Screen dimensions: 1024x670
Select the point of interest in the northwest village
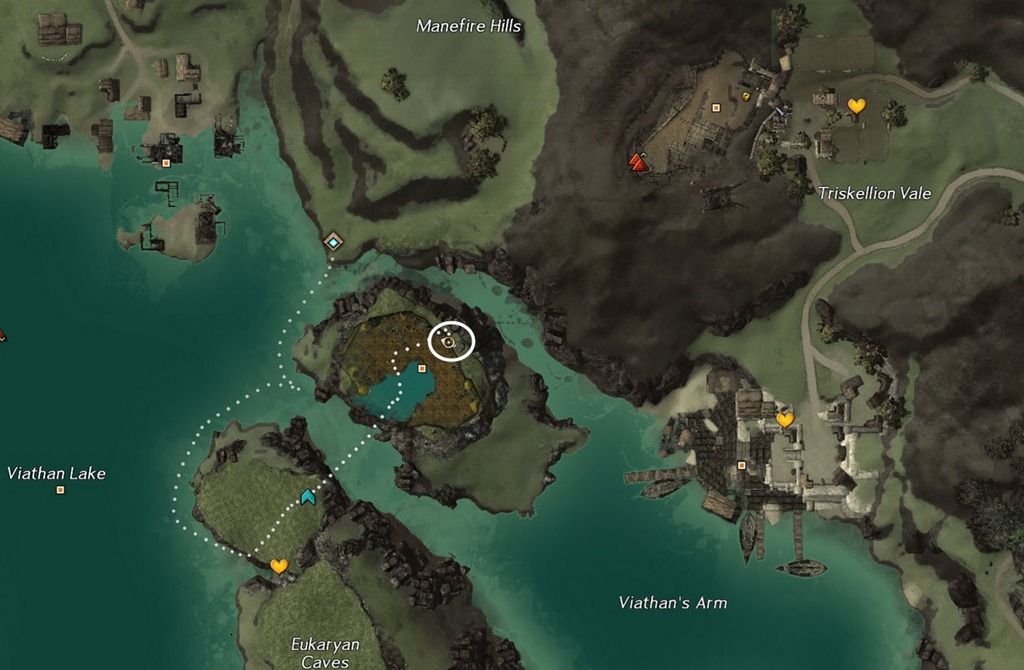[x=166, y=162]
